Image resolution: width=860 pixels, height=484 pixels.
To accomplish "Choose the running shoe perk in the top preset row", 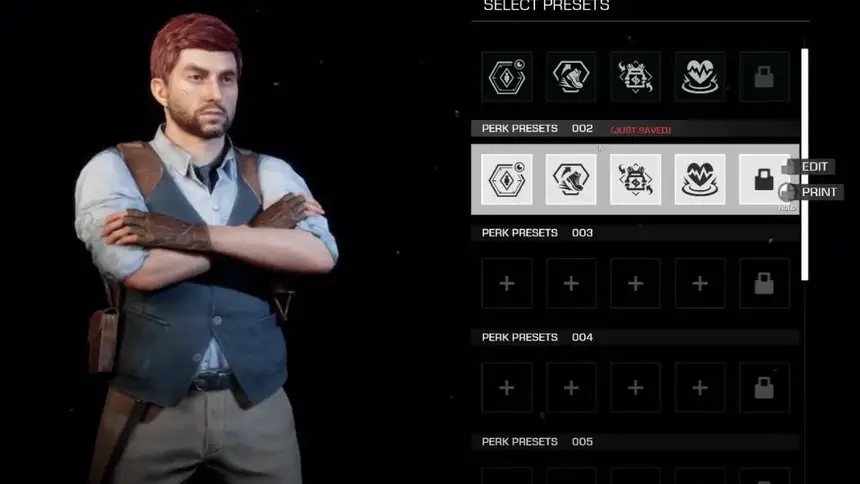I will [571, 77].
